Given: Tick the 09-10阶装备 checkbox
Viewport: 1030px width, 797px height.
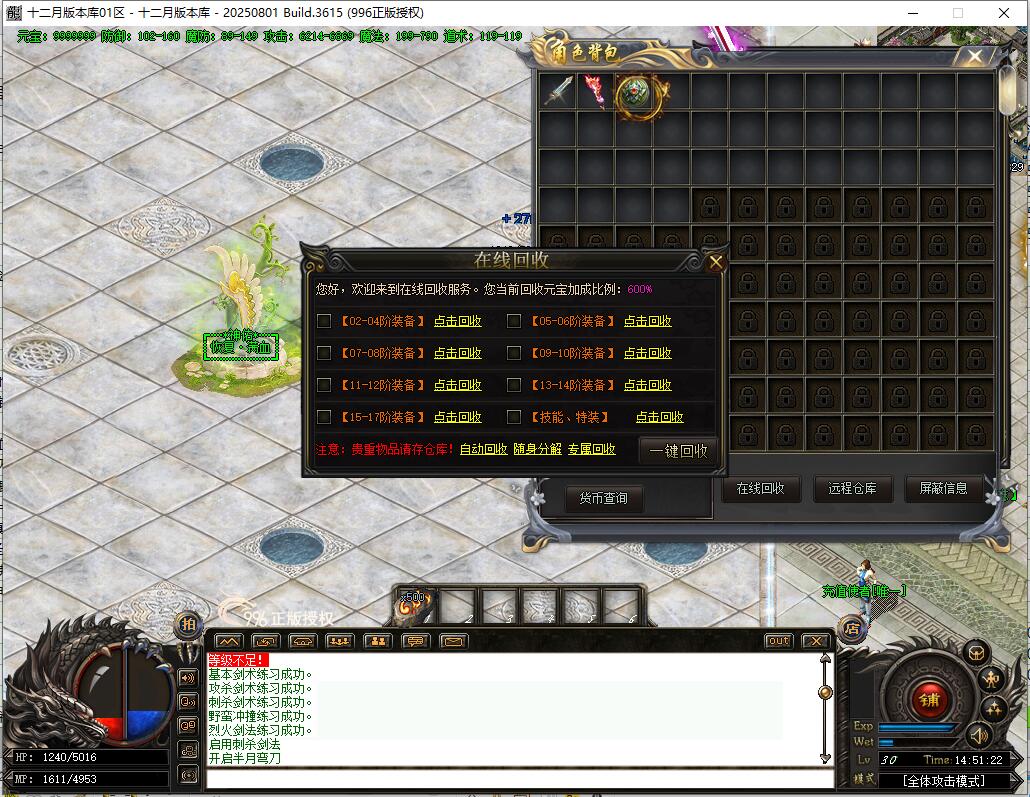Looking at the screenshot, I should [514, 353].
